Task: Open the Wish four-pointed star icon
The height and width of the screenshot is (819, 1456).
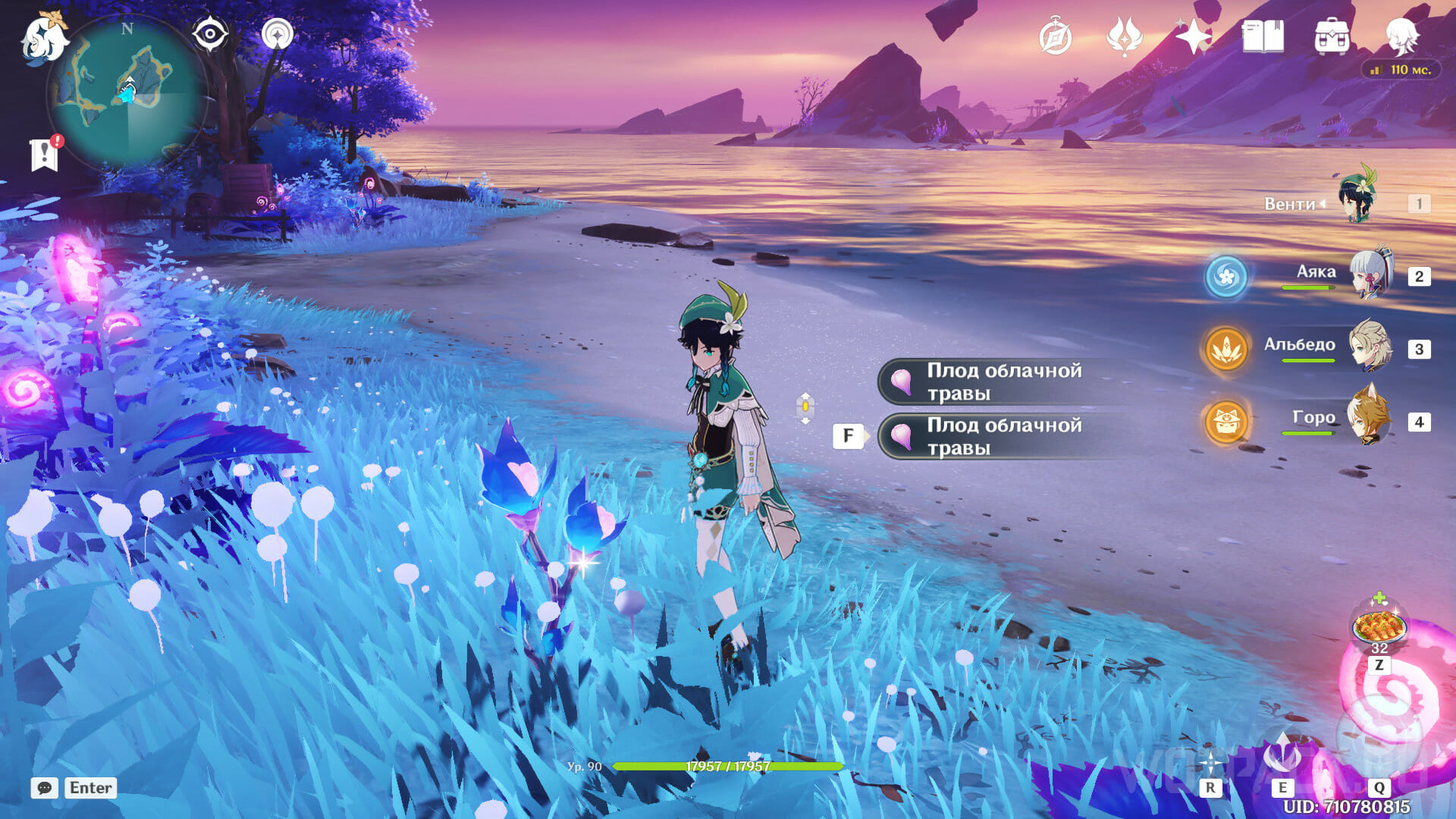Action: pyautogui.click(x=1193, y=36)
